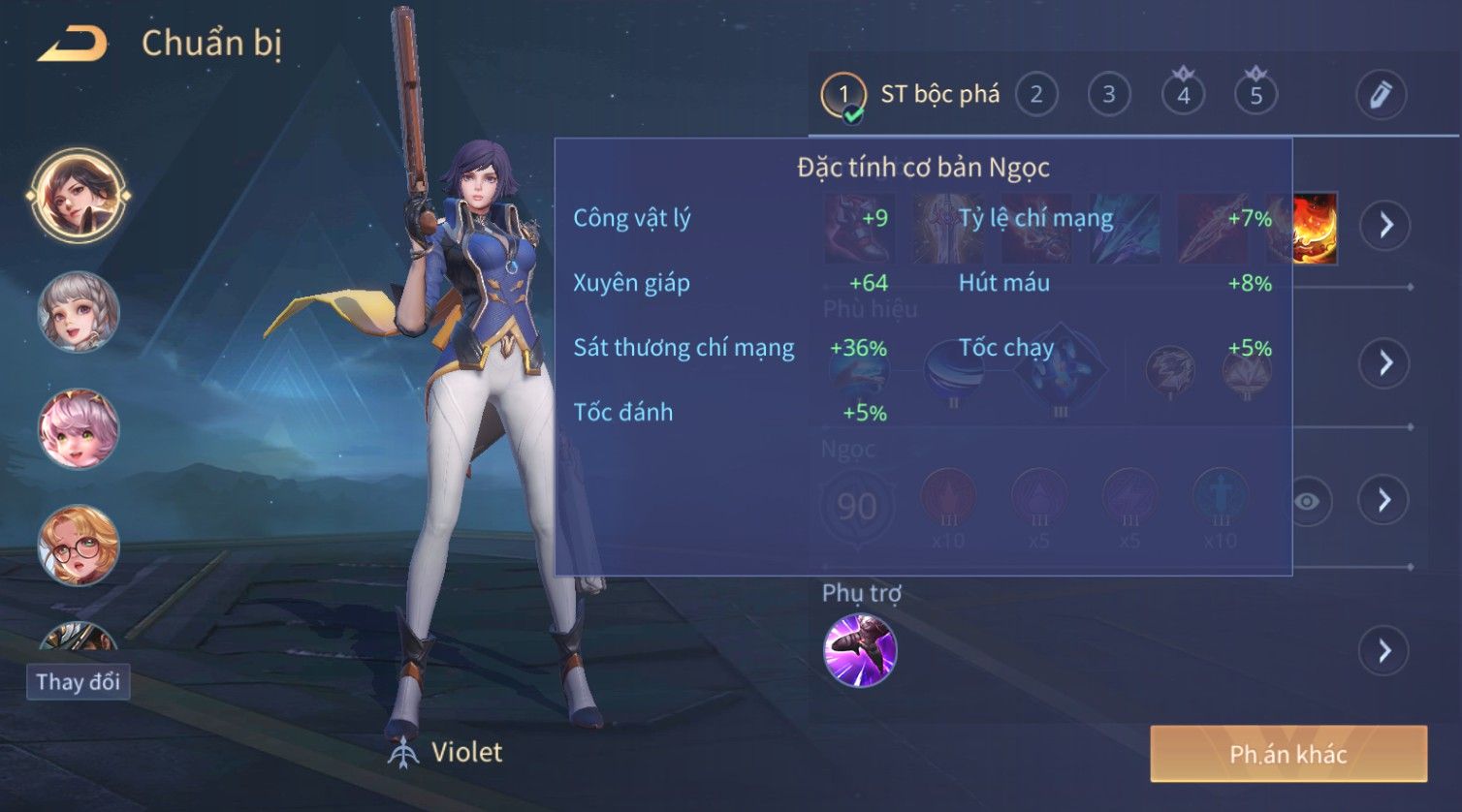Edit preset with the pencil icon
1462x812 pixels.
(x=1381, y=95)
